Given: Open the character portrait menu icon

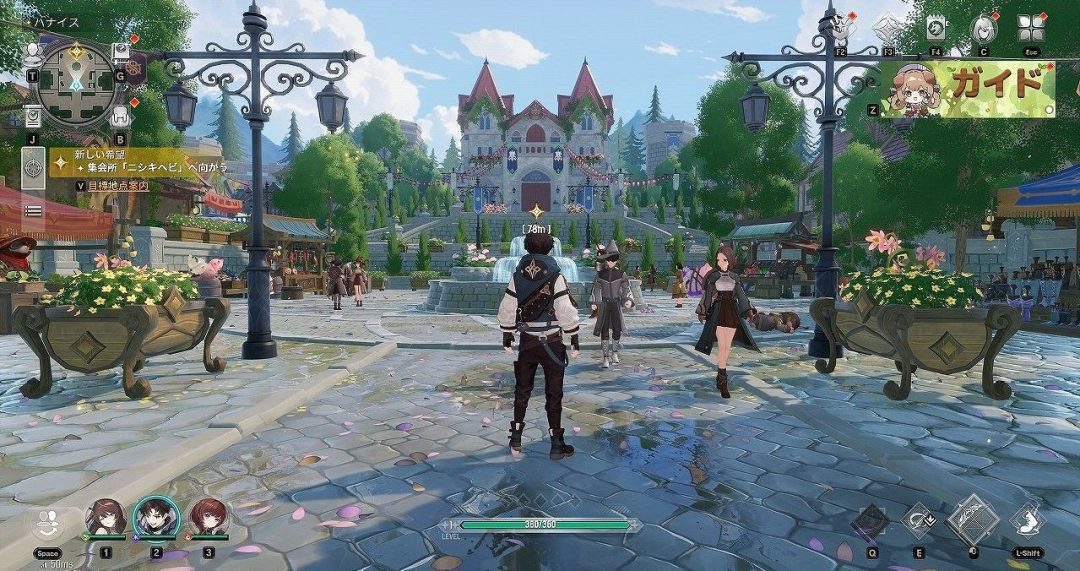Looking at the screenshot, I should tap(983, 28).
